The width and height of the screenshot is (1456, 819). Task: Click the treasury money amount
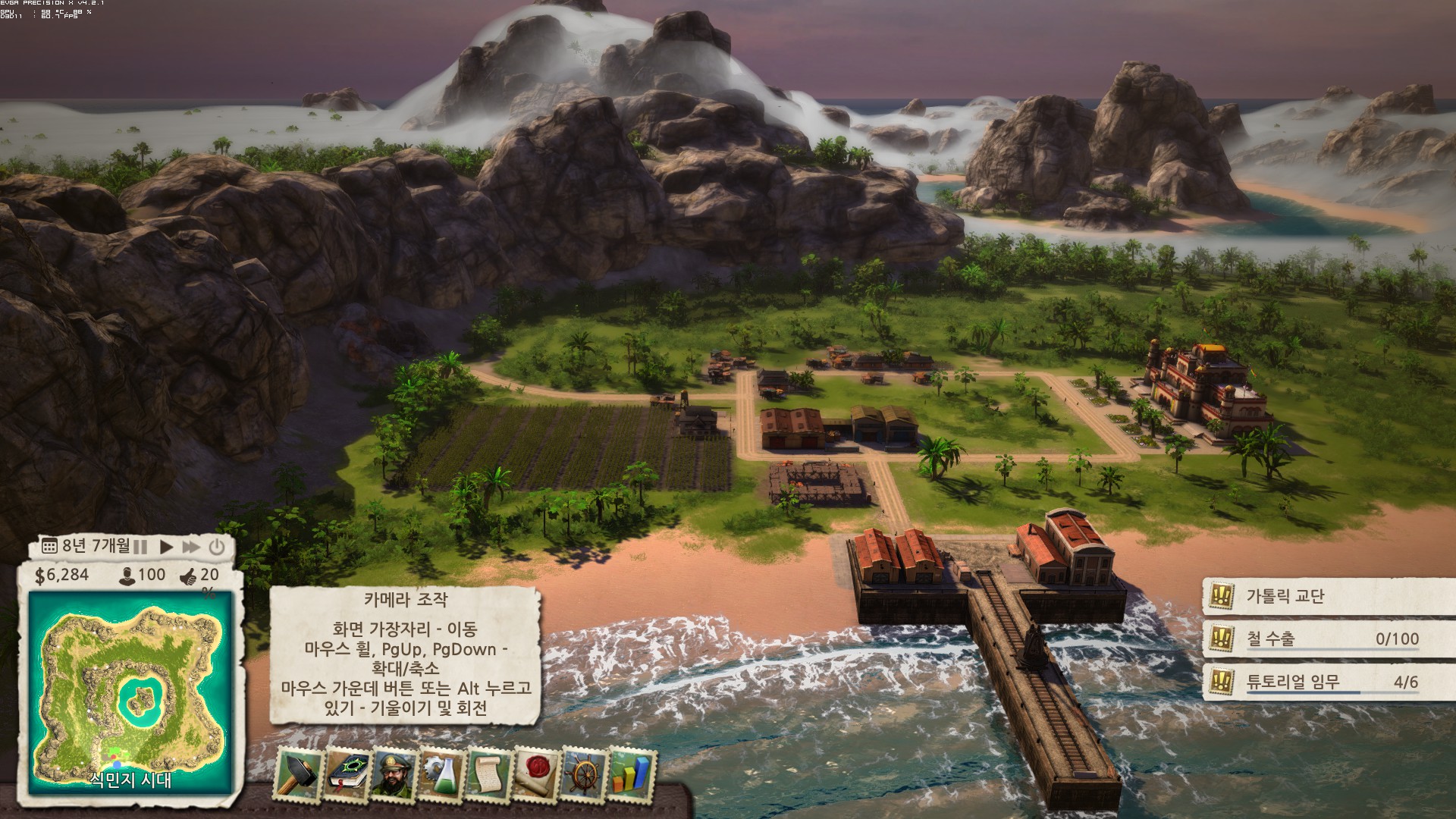tap(62, 576)
